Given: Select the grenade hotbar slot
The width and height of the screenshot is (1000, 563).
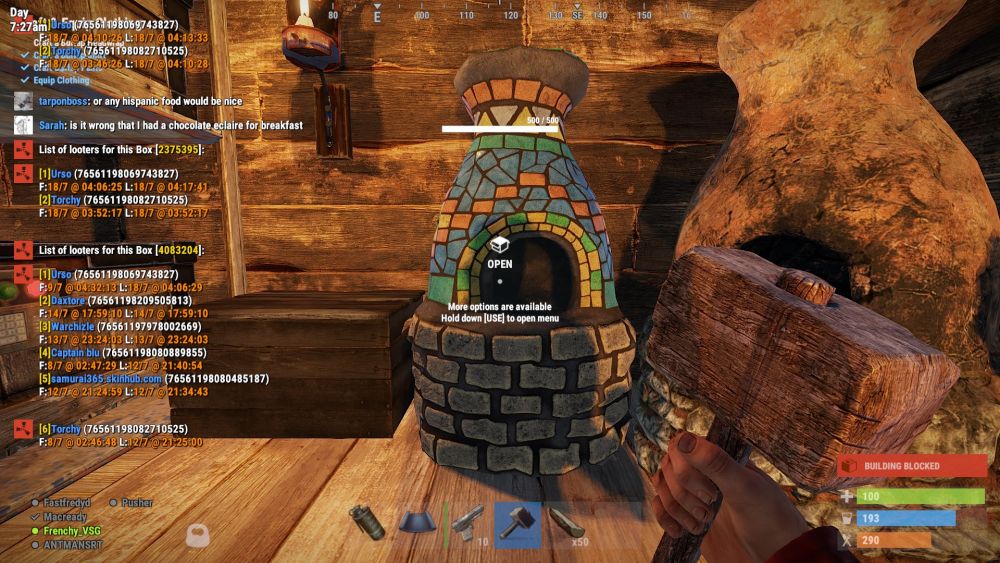Looking at the screenshot, I should tap(367, 523).
